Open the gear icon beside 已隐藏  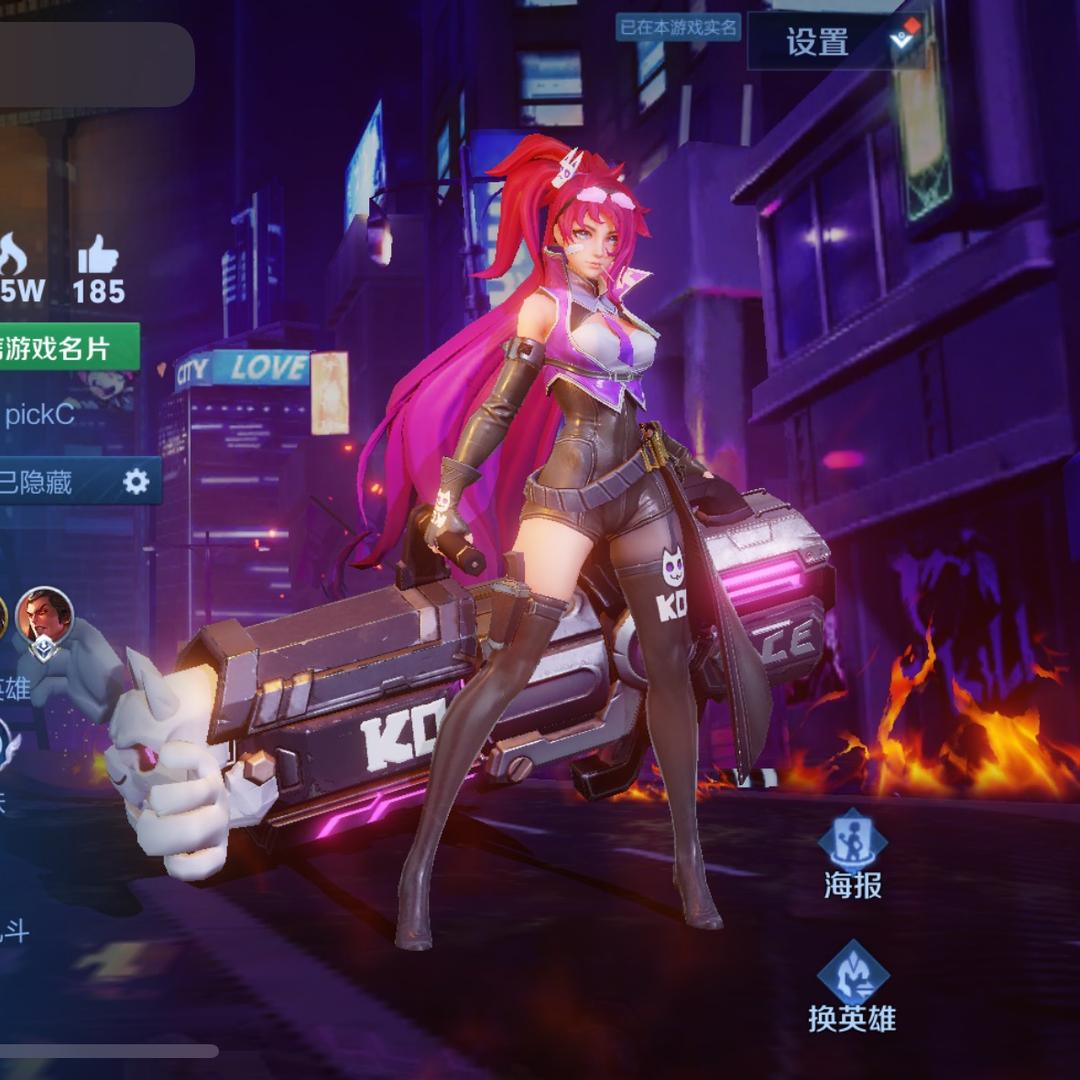[x=136, y=482]
